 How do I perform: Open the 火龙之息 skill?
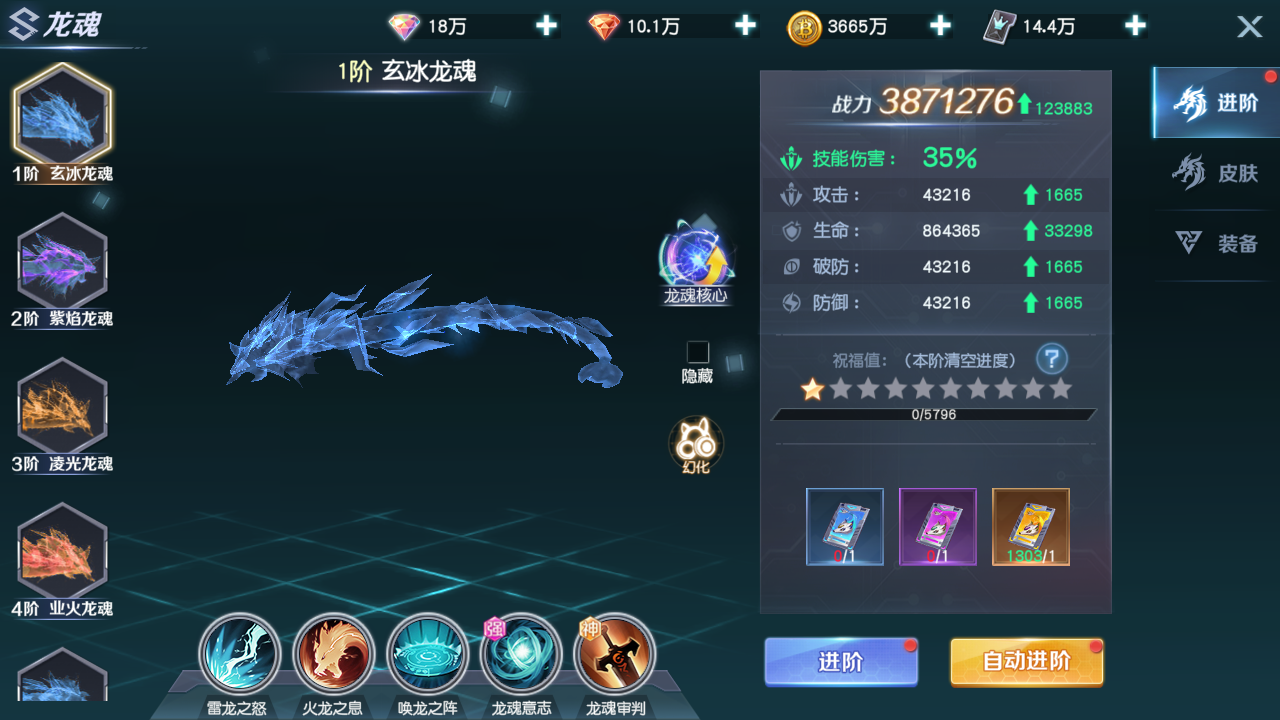tap(335, 653)
